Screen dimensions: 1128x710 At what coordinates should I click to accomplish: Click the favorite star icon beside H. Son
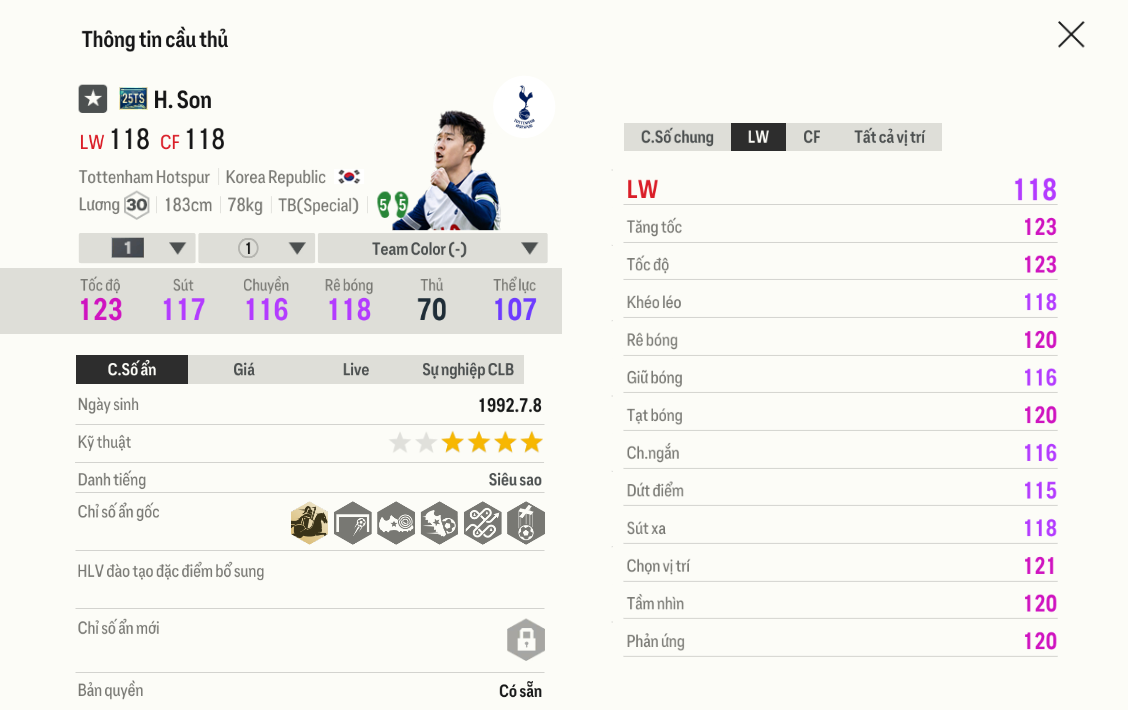(93, 99)
